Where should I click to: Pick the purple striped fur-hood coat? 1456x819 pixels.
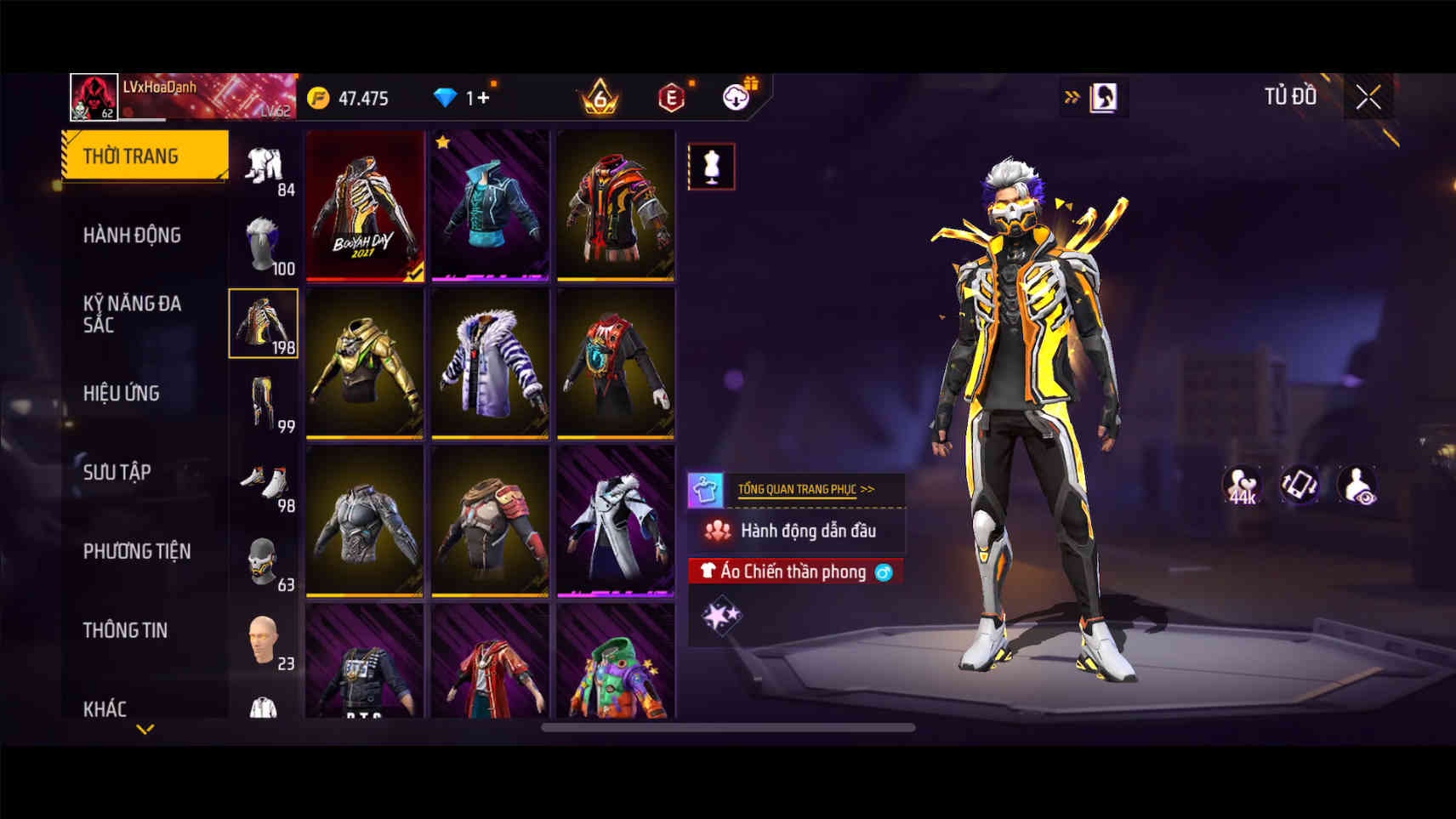click(x=490, y=363)
